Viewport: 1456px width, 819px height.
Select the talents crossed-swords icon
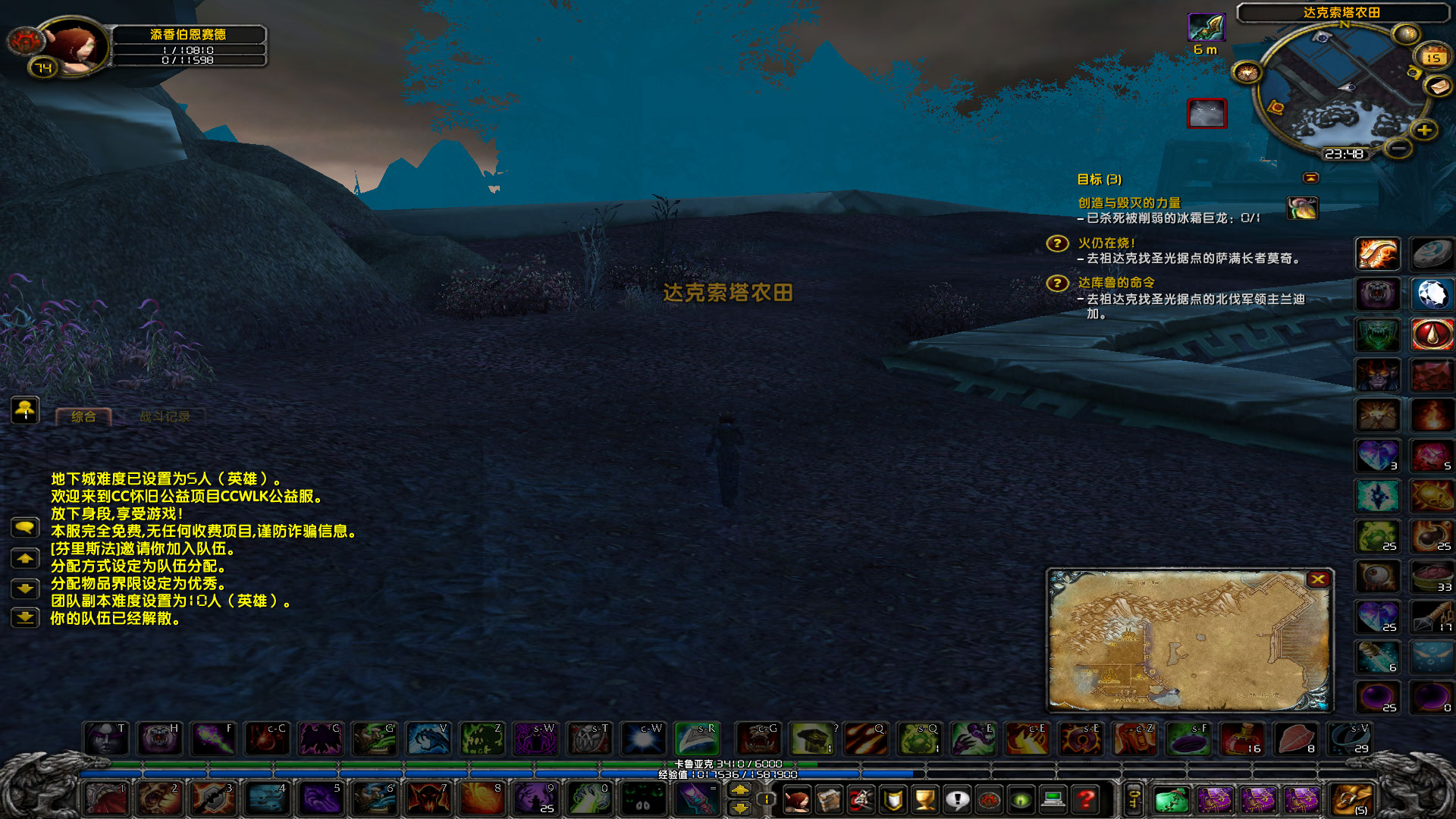click(x=861, y=800)
